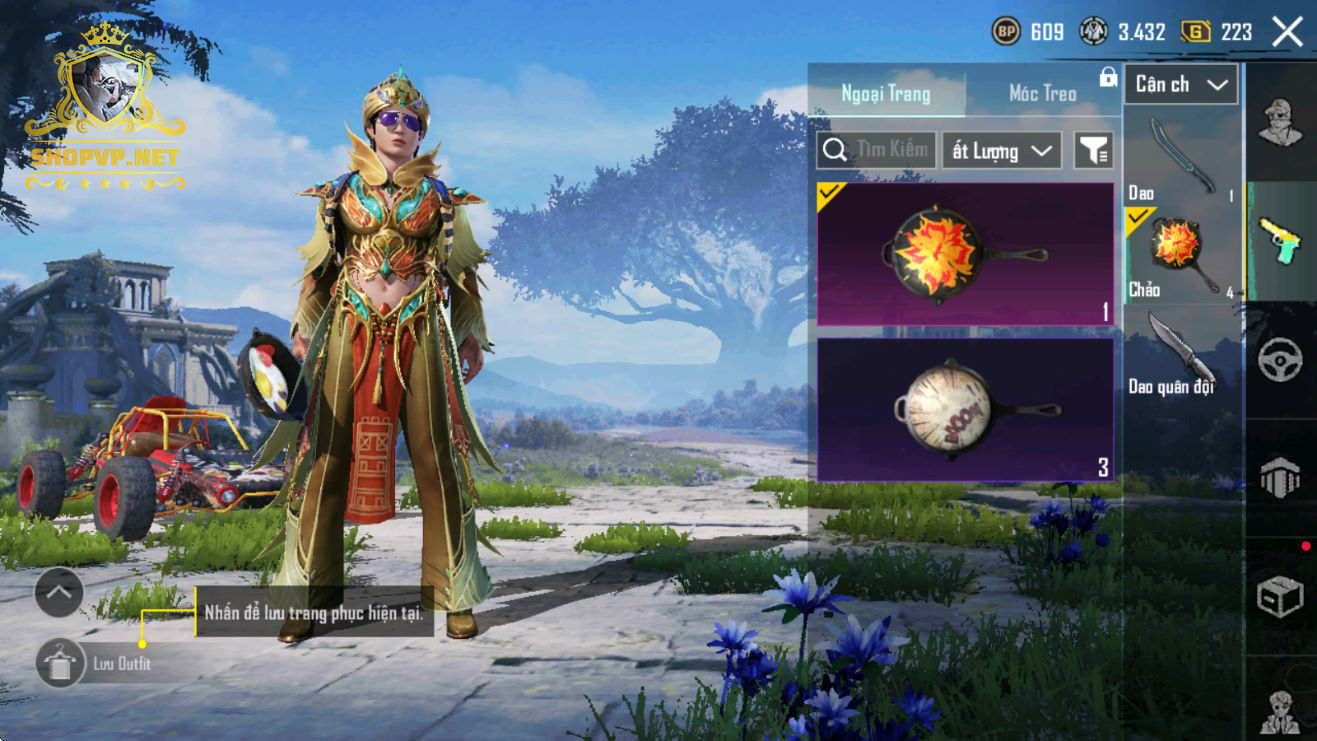Open the Móc Treo tab
Viewport: 1317px width, 741px height.
click(x=1042, y=94)
